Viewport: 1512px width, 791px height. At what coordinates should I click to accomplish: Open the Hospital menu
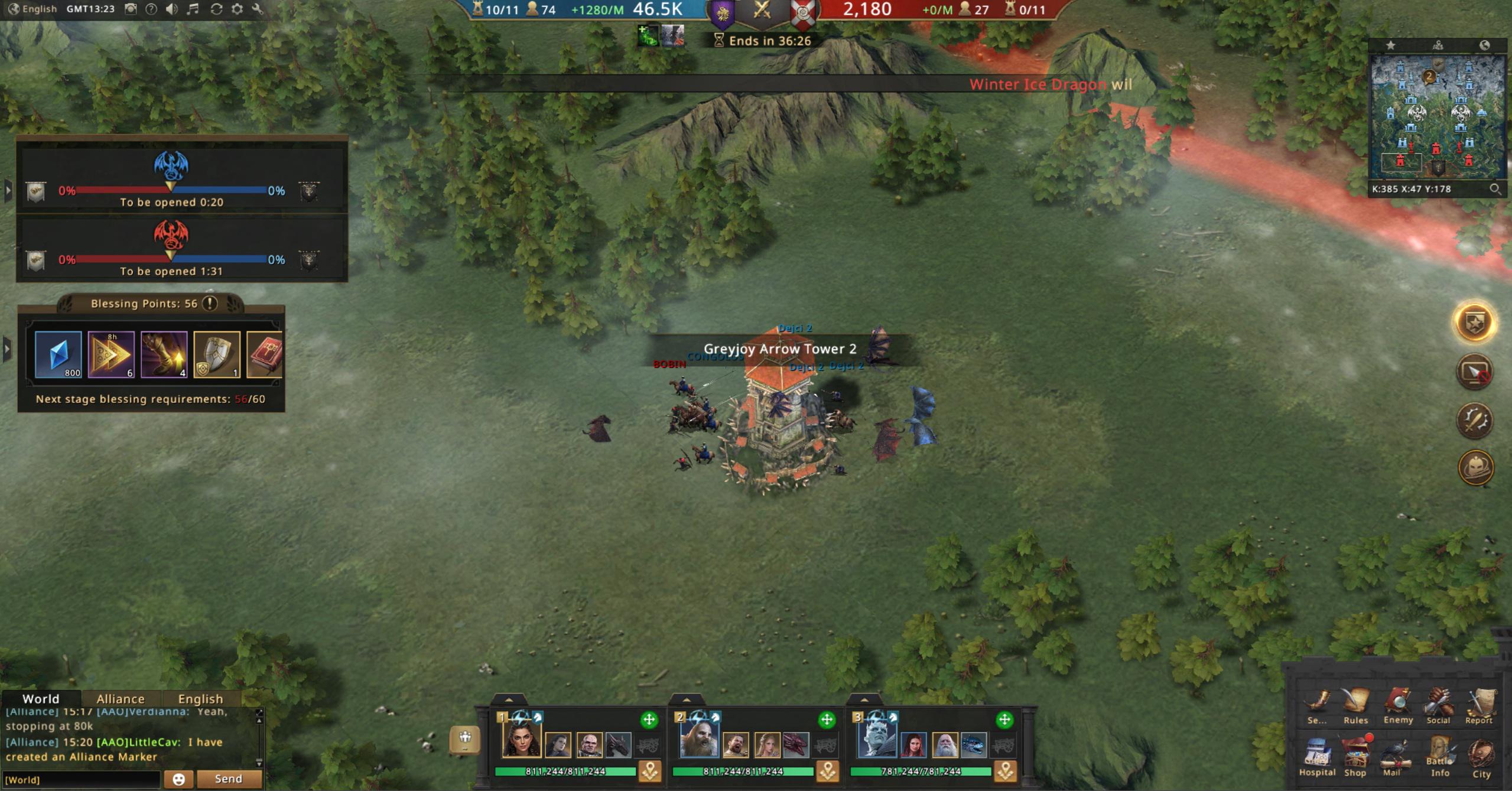[1316, 756]
